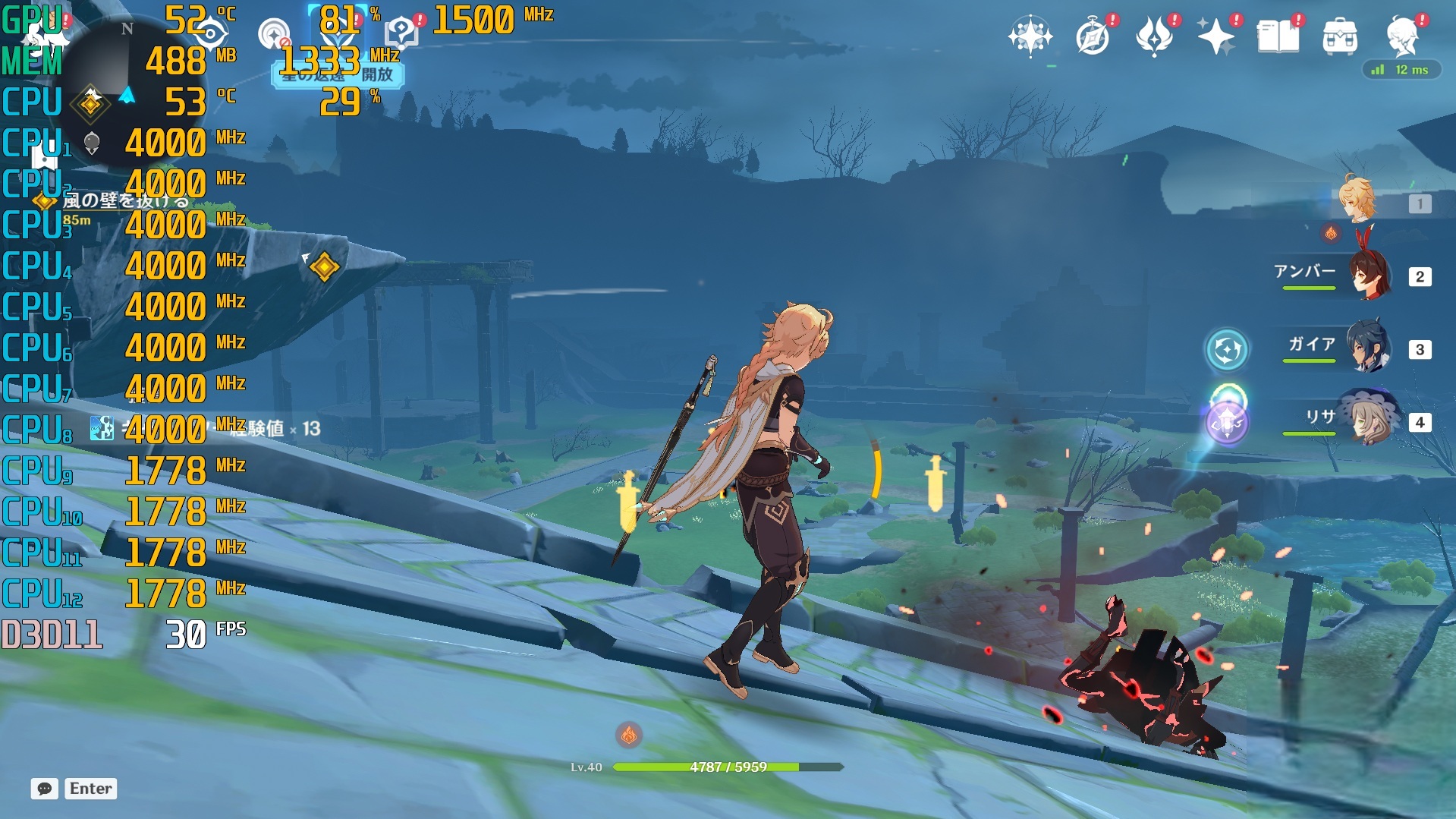Switch to party member ガイア
Screen dimensions: 1456x819
1370,348
